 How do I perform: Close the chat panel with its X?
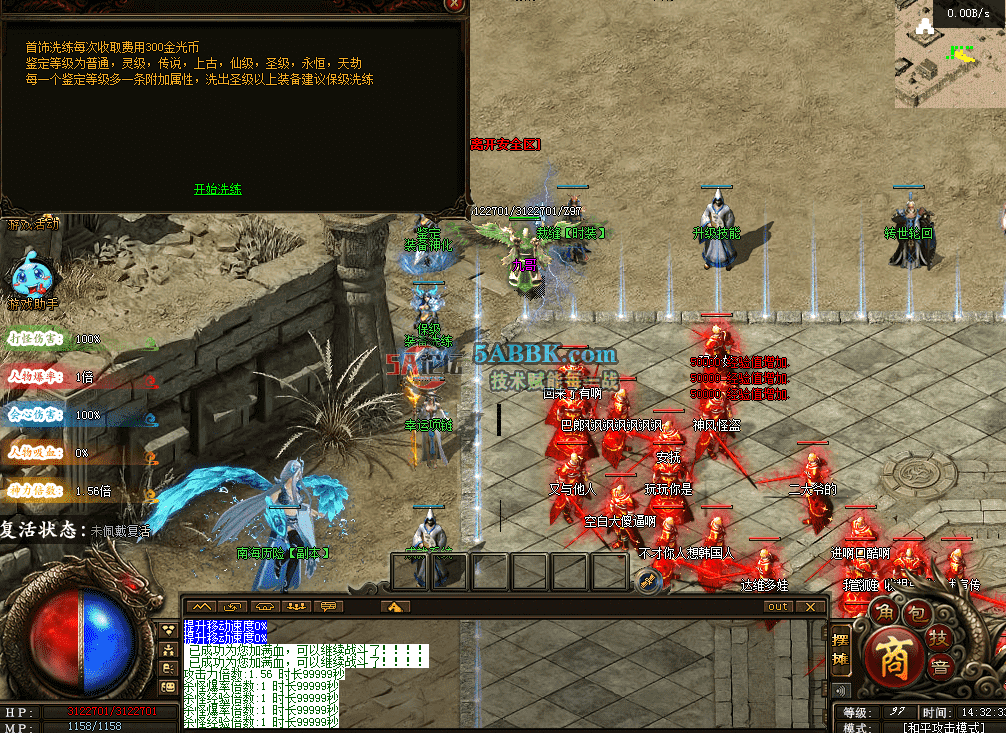811,607
